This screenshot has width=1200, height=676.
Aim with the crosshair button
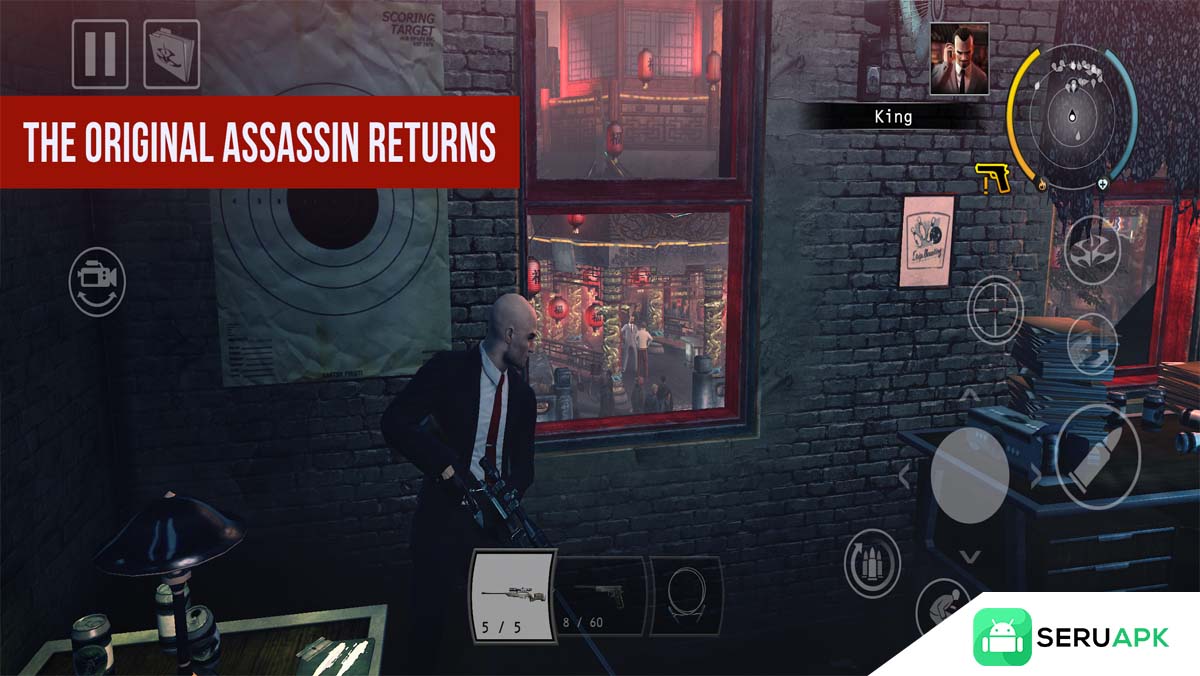click(x=995, y=309)
